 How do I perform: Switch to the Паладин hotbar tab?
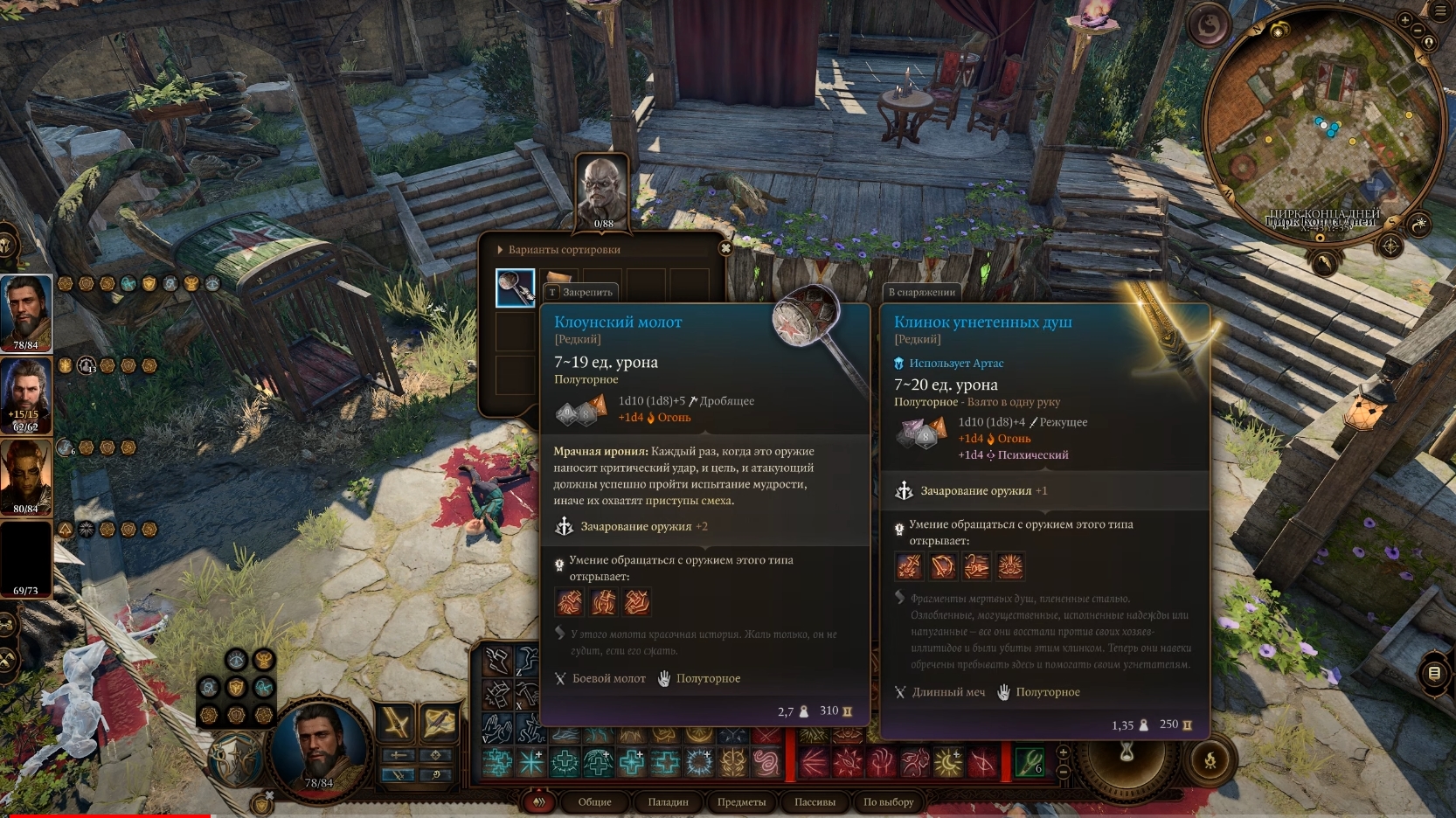pos(668,802)
